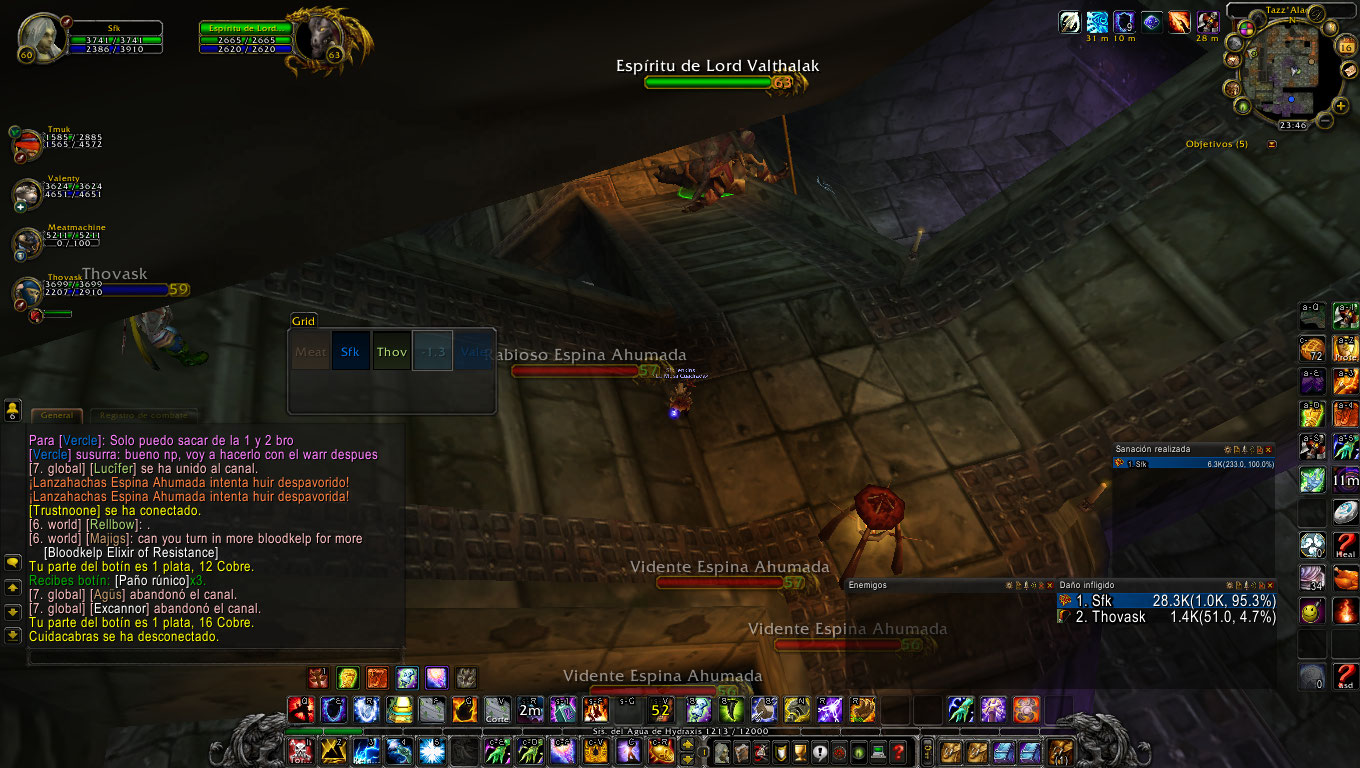This screenshot has height=768, width=1360.
Task: Select the buff icon with 31 m remaining
Action: pyautogui.click(x=1097, y=22)
